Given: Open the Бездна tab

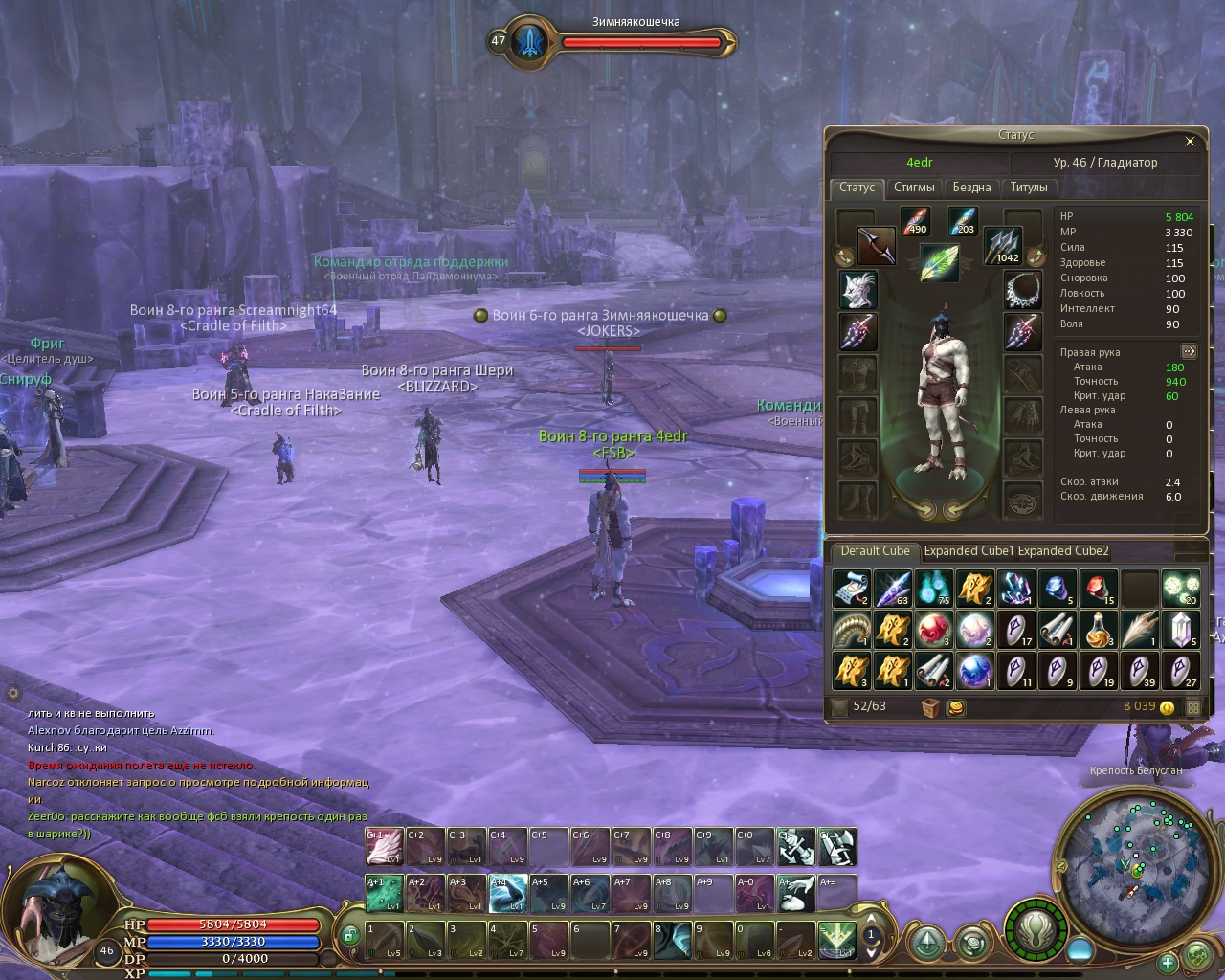Looking at the screenshot, I should 971,188.
